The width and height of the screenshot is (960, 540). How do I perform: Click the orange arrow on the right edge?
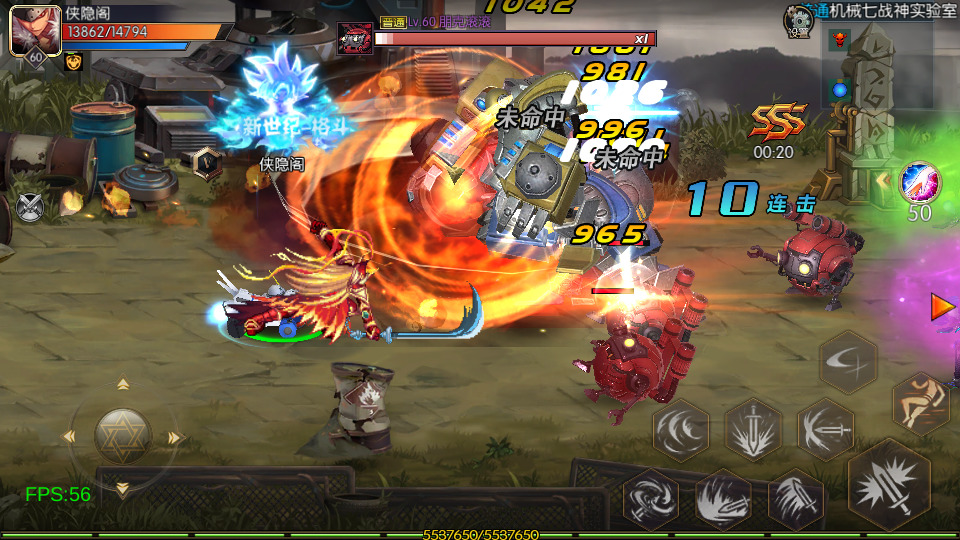click(x=942, y=306)
